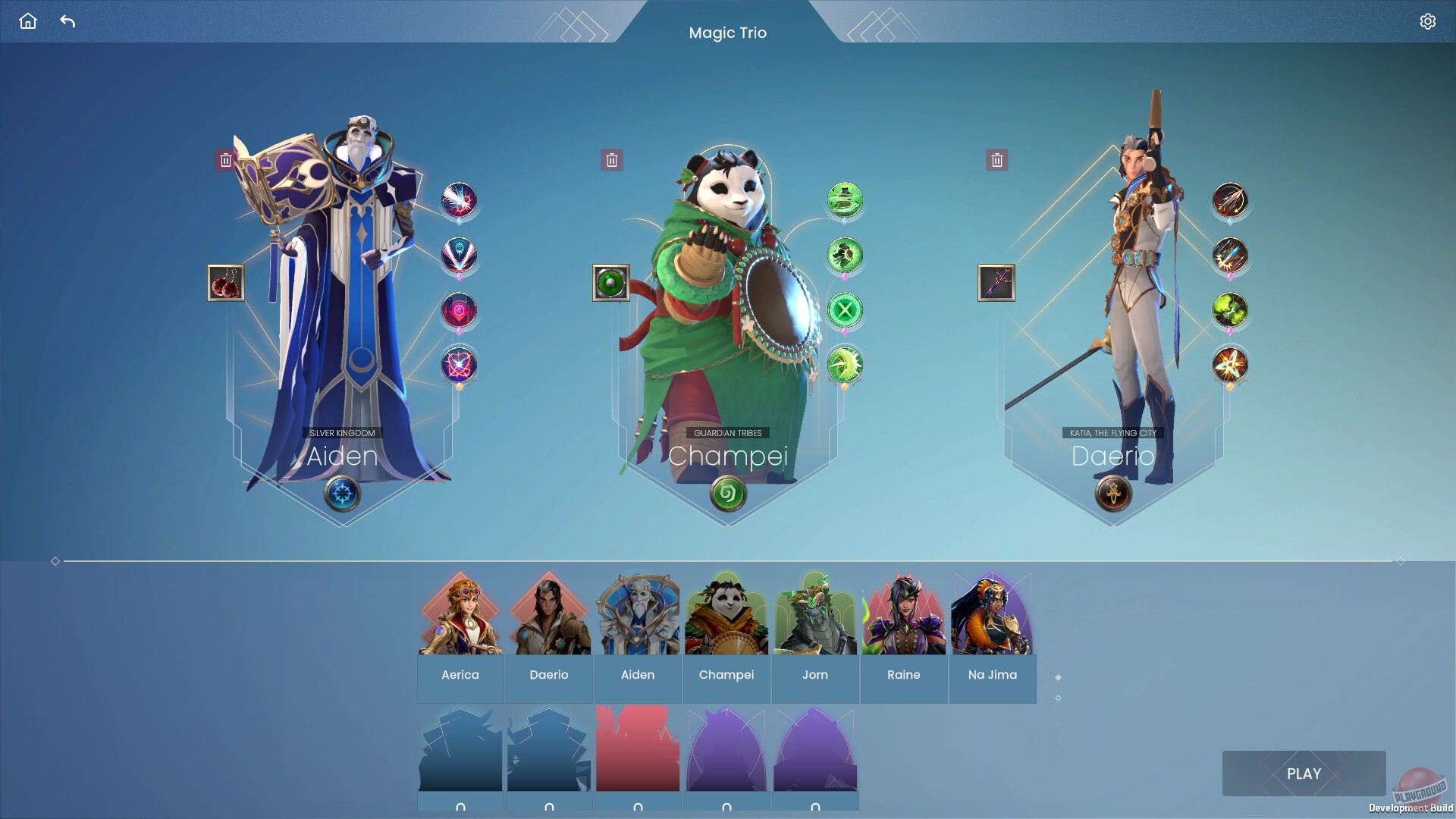
Task: Open the settings gear
Action: pos(1429,21)
